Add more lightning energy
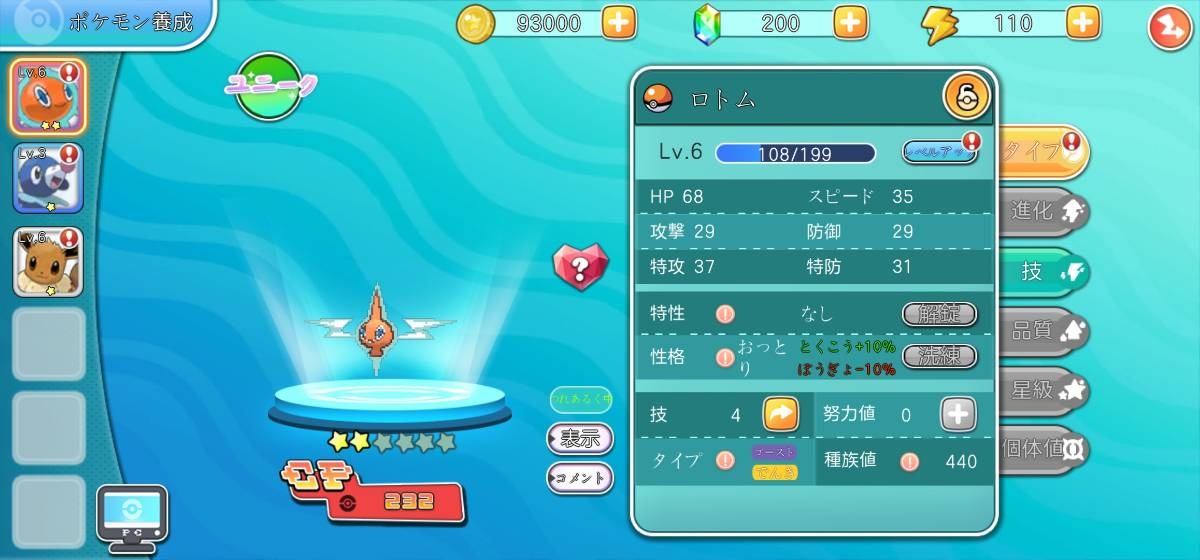Screen dimensions: 1200x560 point(1083,24)
